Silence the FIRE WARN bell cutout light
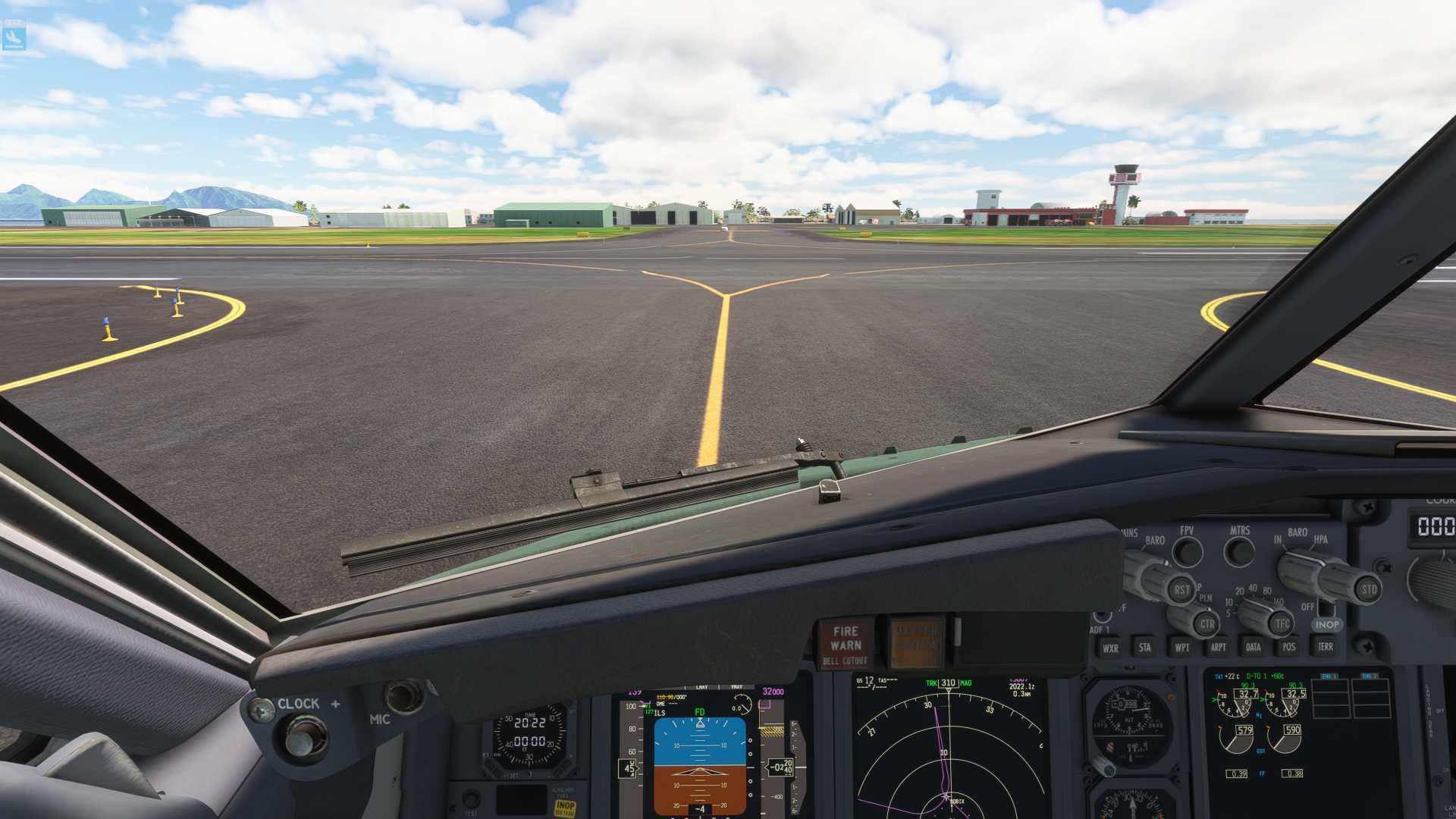Viewport: 1456px width, 819px height. coord(846,645)
